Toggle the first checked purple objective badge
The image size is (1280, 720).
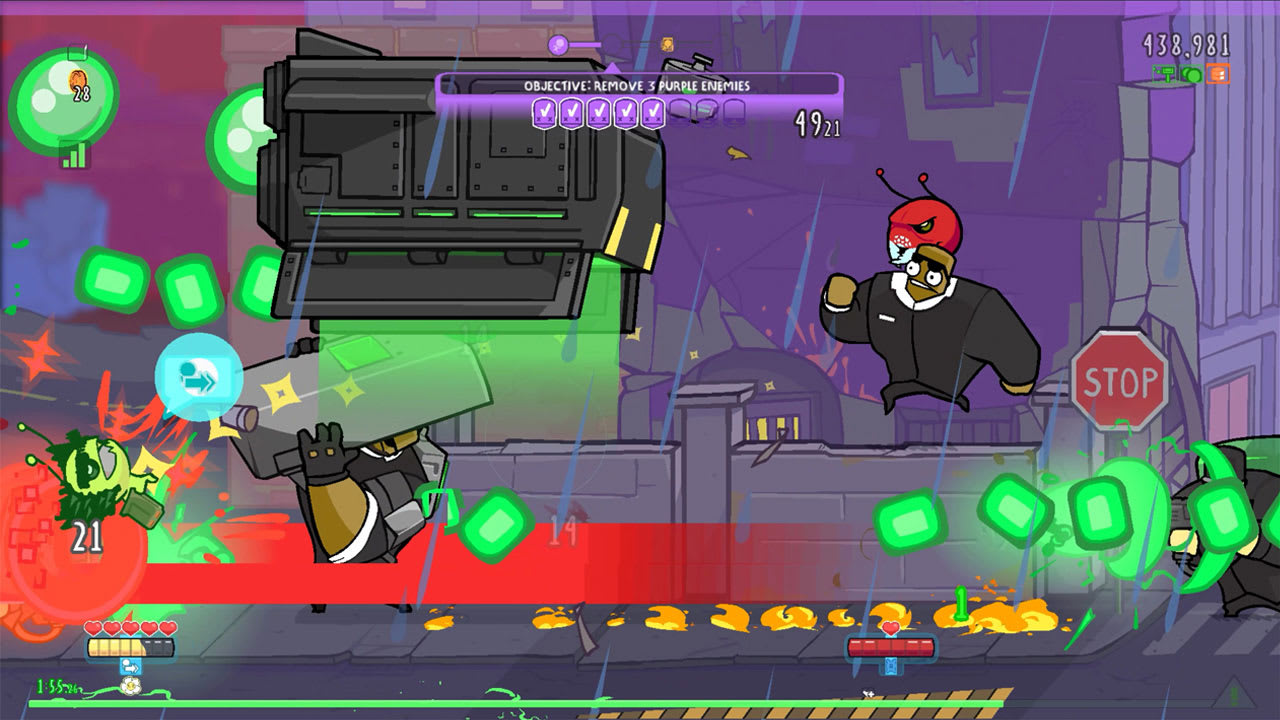coord(544,112)
